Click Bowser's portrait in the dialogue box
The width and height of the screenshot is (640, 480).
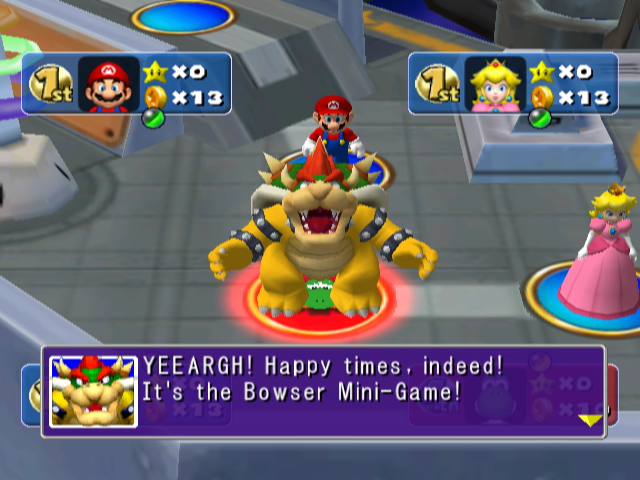pyautogui.click(x=93, y=392)
